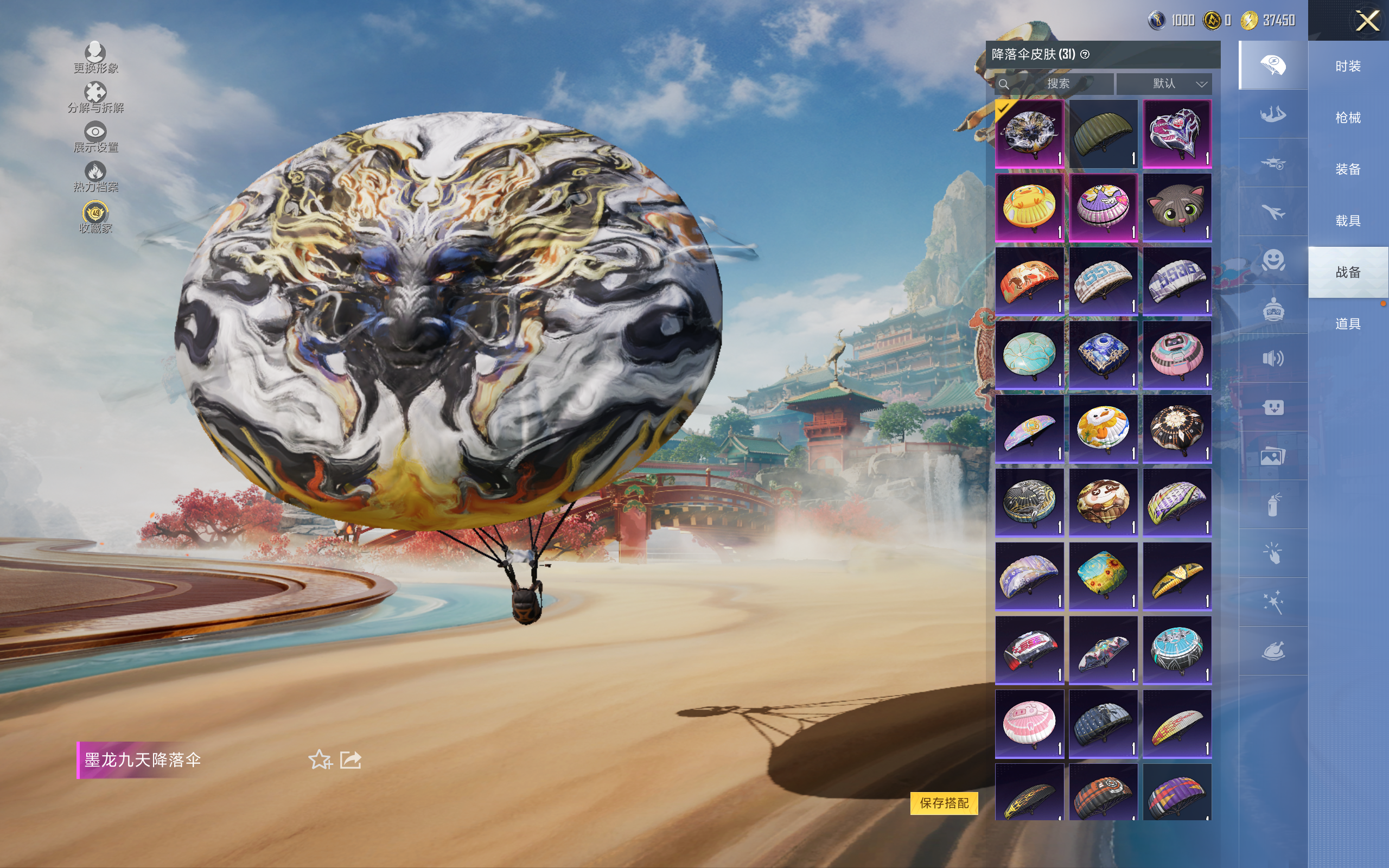Viewport: 1389px width, 868px height.
Task: Favorite the parachute with the star icon
Action: [320, 759]
